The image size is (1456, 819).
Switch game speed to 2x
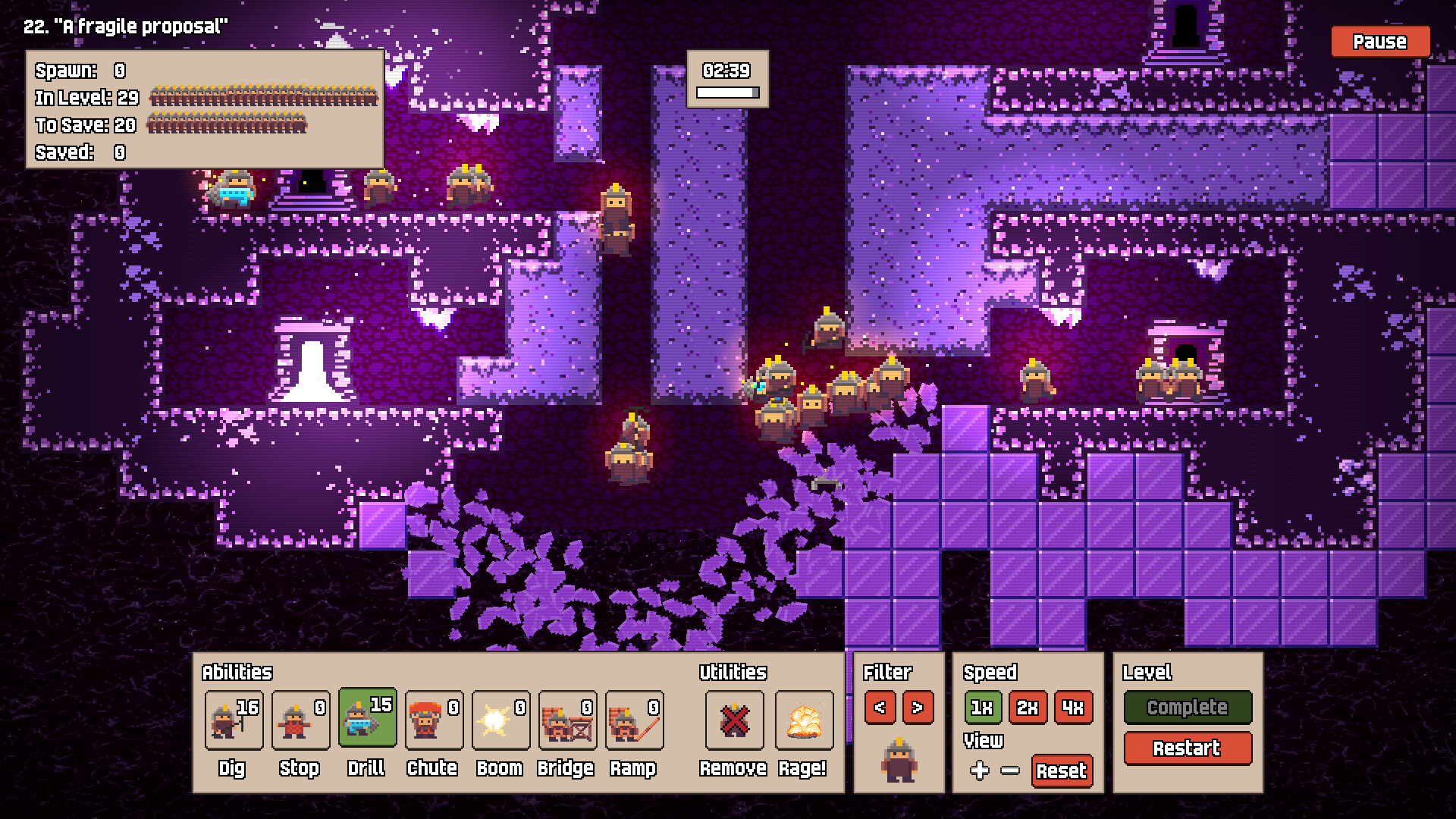[1028, 708]
